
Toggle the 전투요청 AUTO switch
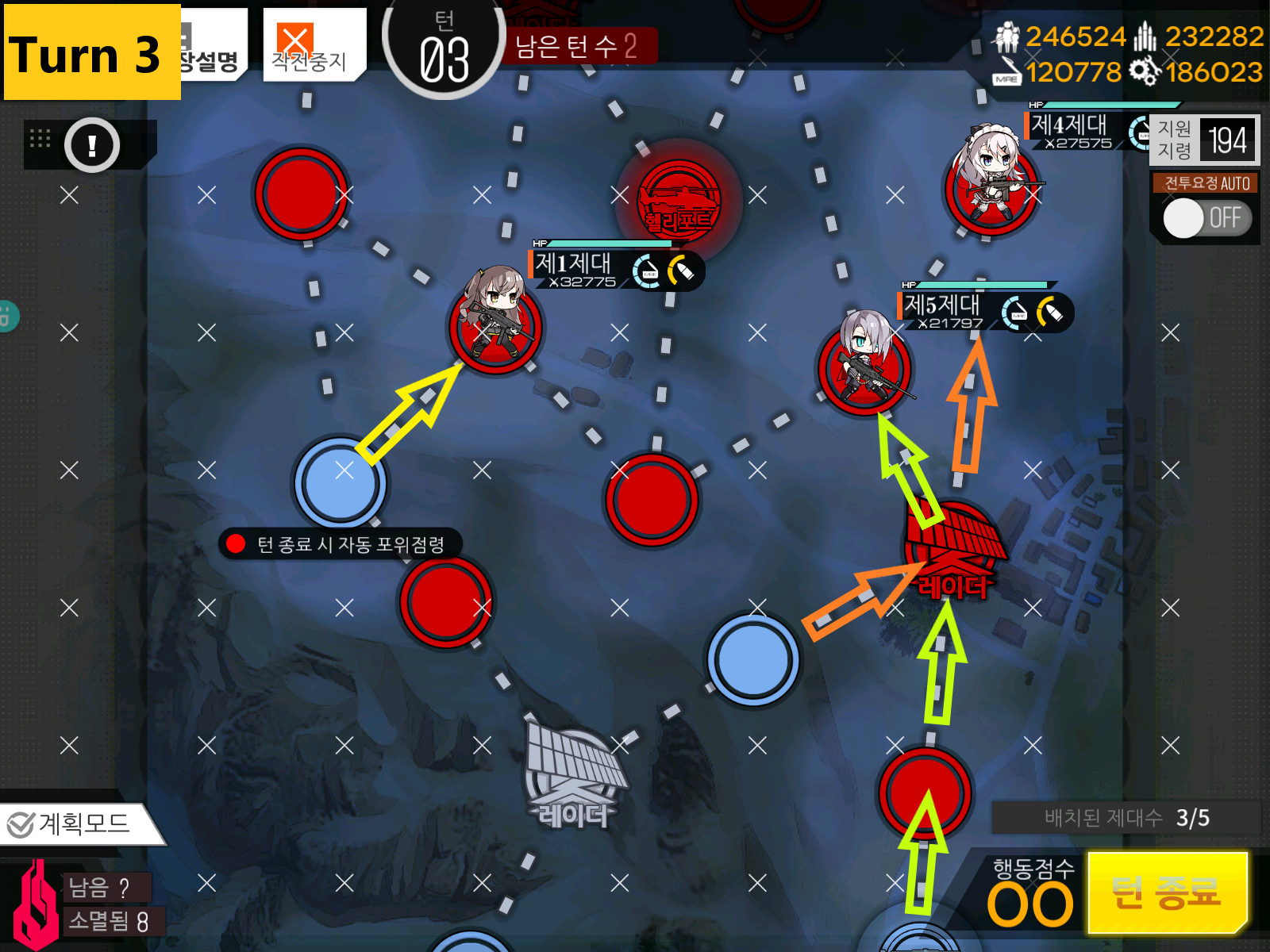point(1206,218)
